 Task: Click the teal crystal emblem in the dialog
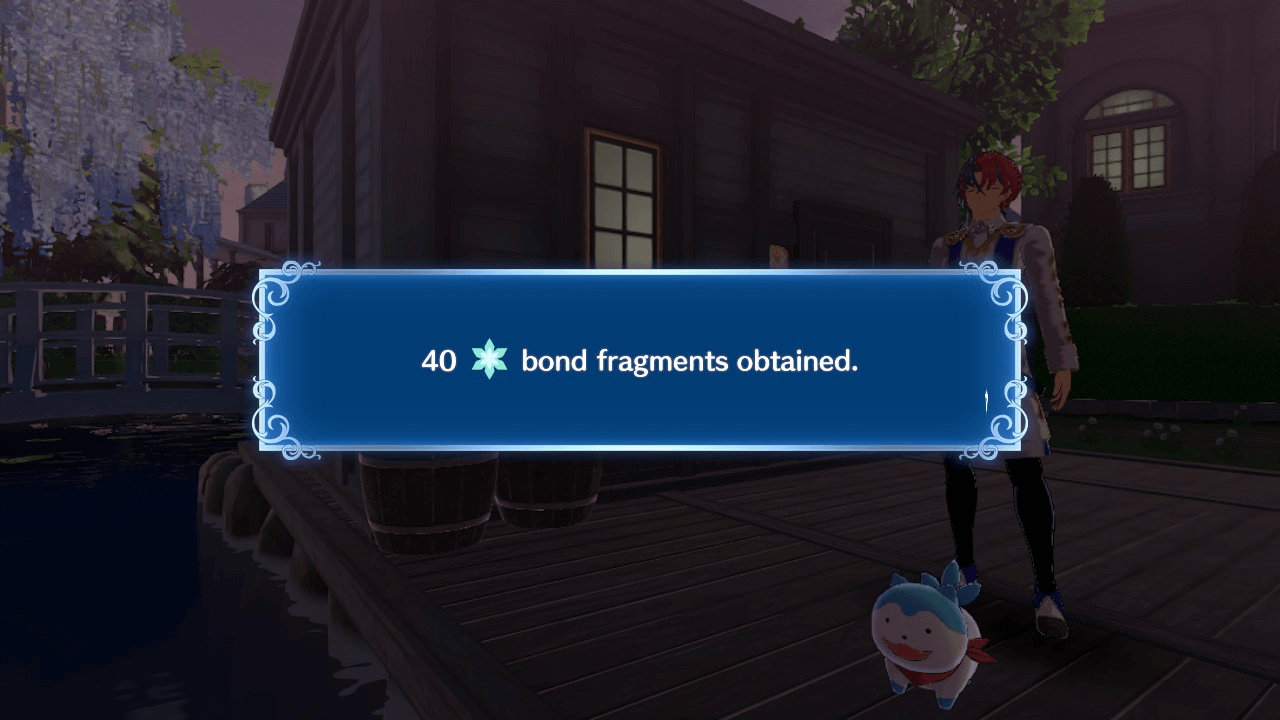[x=489, y=360]
